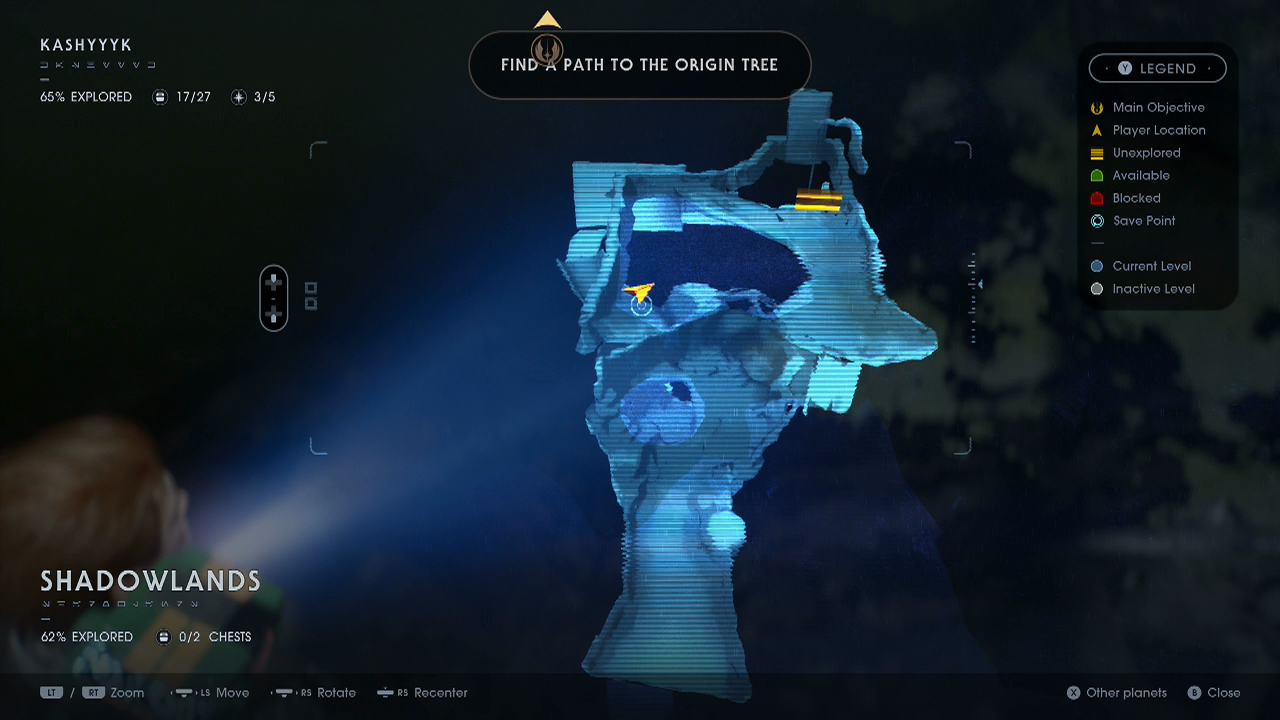
Task: Select the Inactive Level indicator dot
Action: pyautogui.click(x=1097, y=288)
